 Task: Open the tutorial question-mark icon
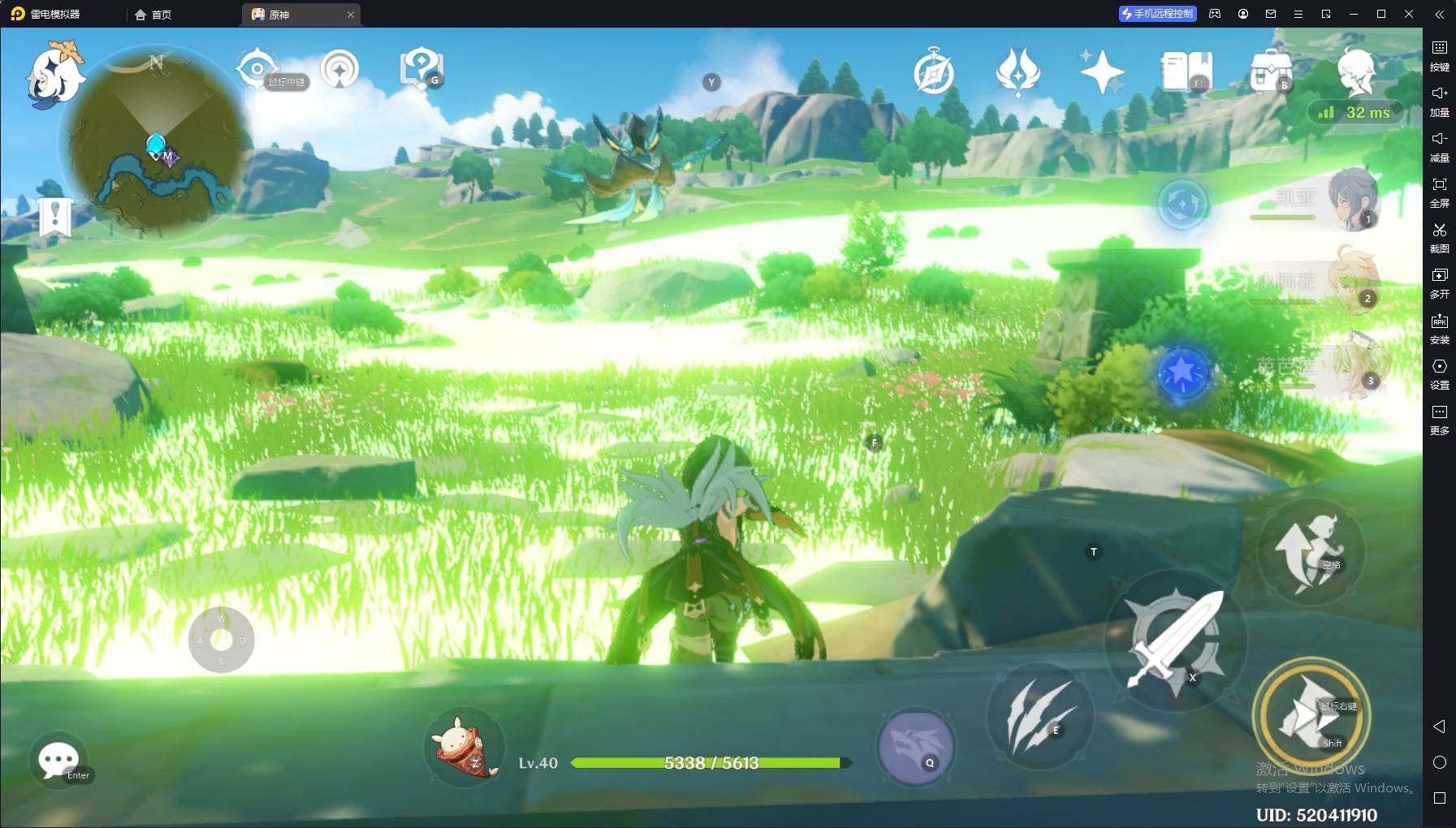pyautogui.click(x=421, y=68)
